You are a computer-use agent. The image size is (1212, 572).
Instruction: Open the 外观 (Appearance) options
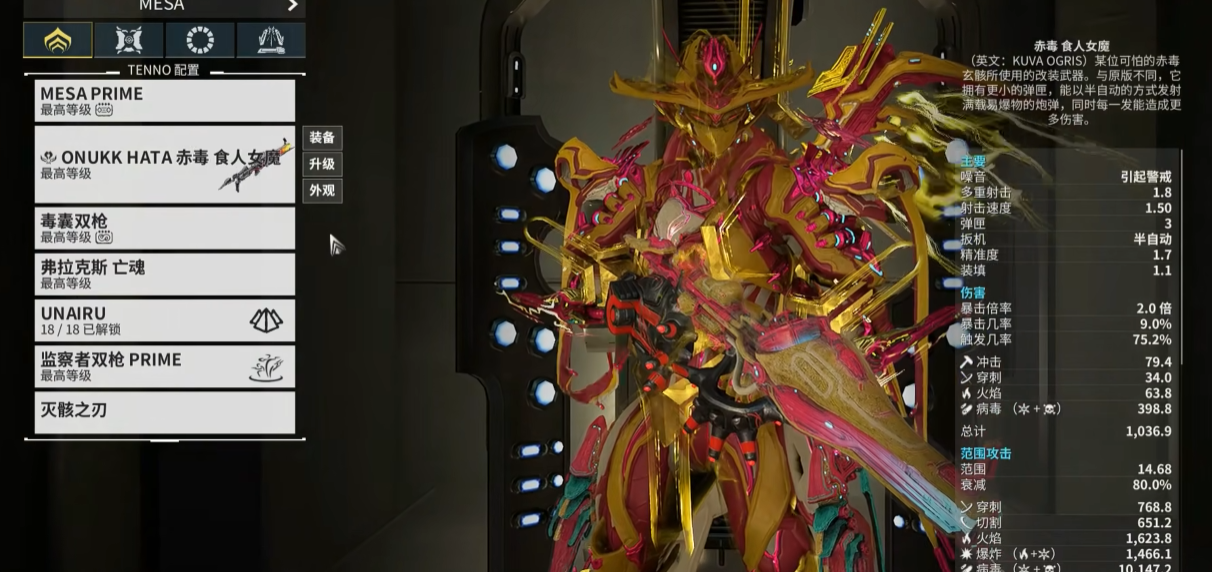(x=322, y=190)
